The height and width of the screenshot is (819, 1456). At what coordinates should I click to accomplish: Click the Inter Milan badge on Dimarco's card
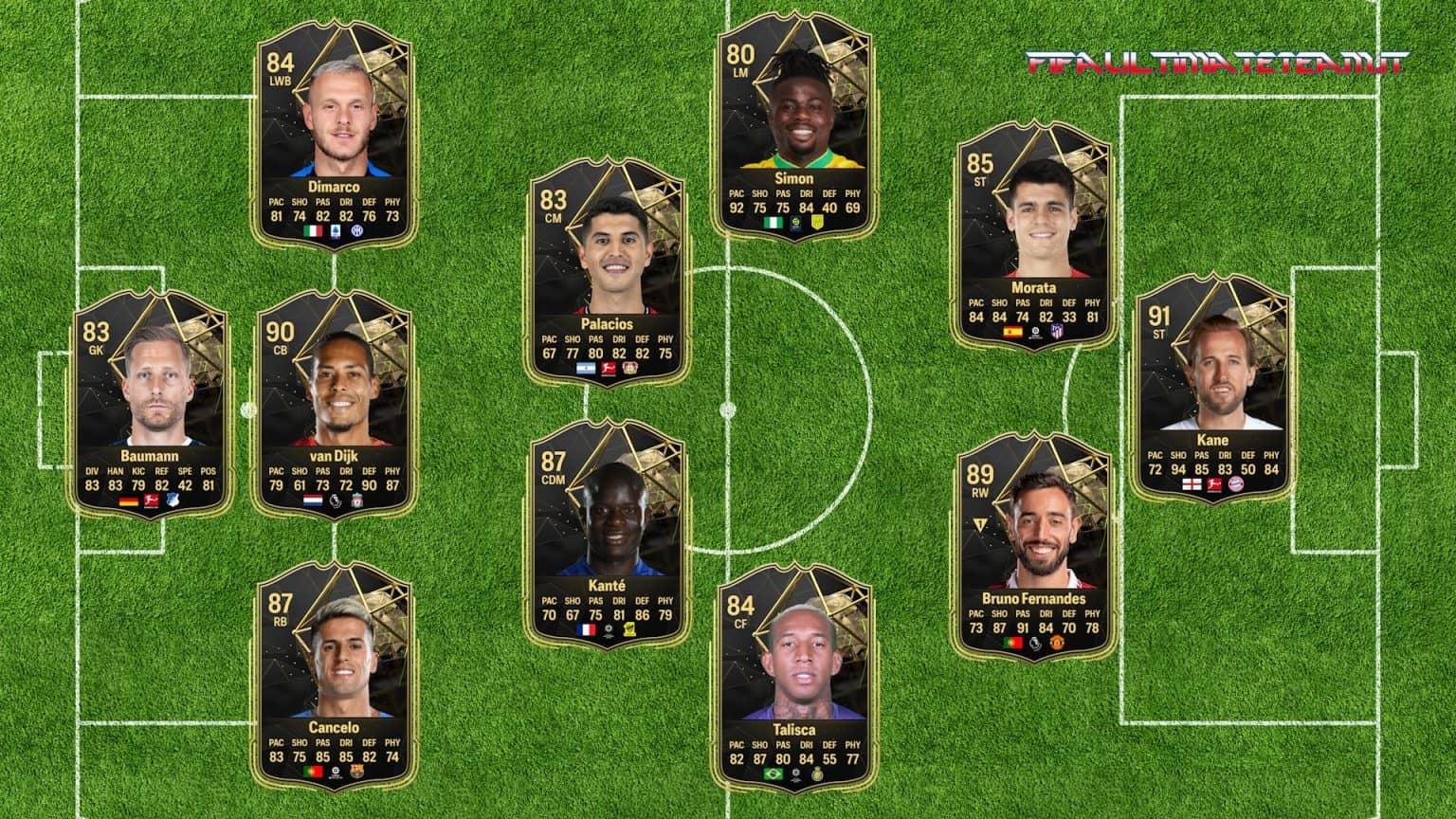click(x=357, y=230)
